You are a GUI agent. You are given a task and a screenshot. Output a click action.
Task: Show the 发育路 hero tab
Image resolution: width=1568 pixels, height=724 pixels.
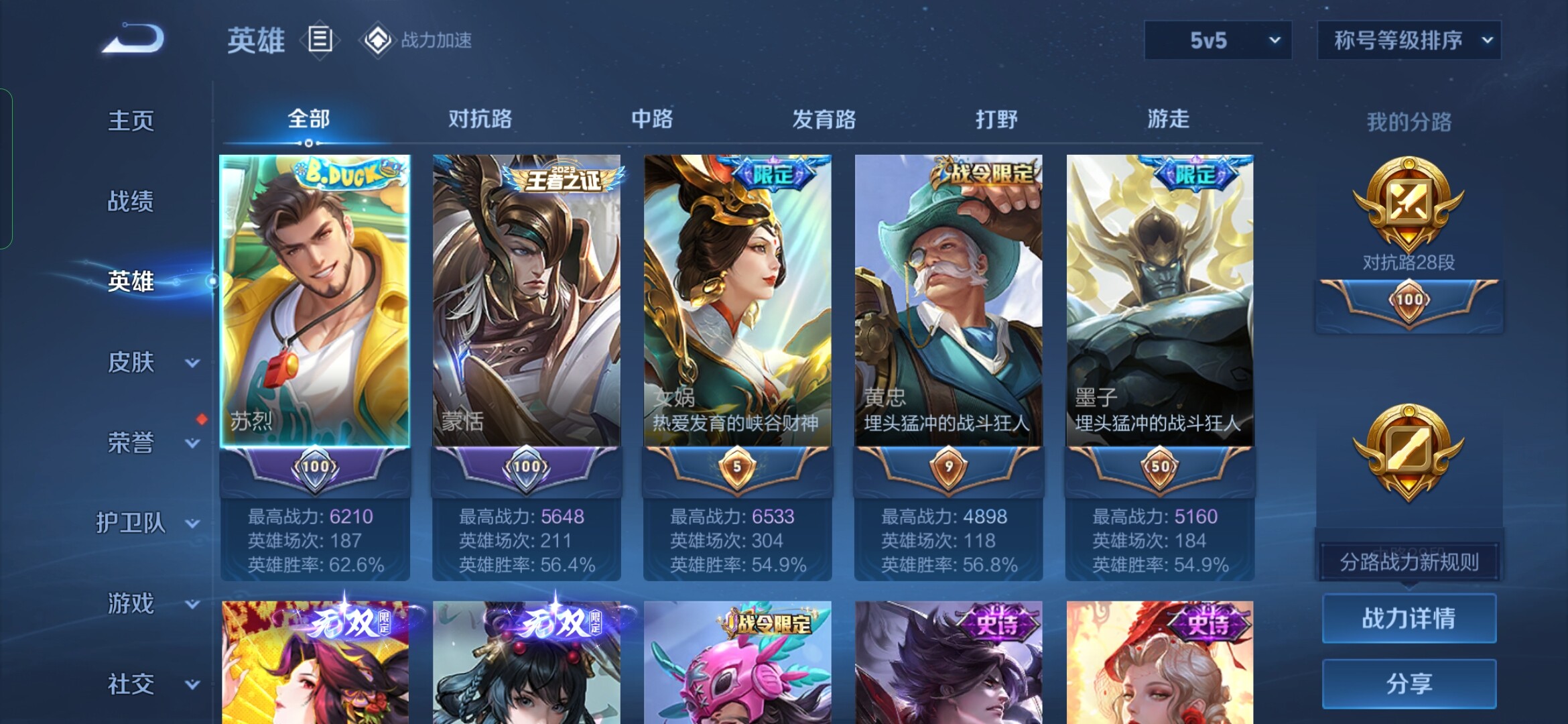pyautogui.click(x=824, y=119)
